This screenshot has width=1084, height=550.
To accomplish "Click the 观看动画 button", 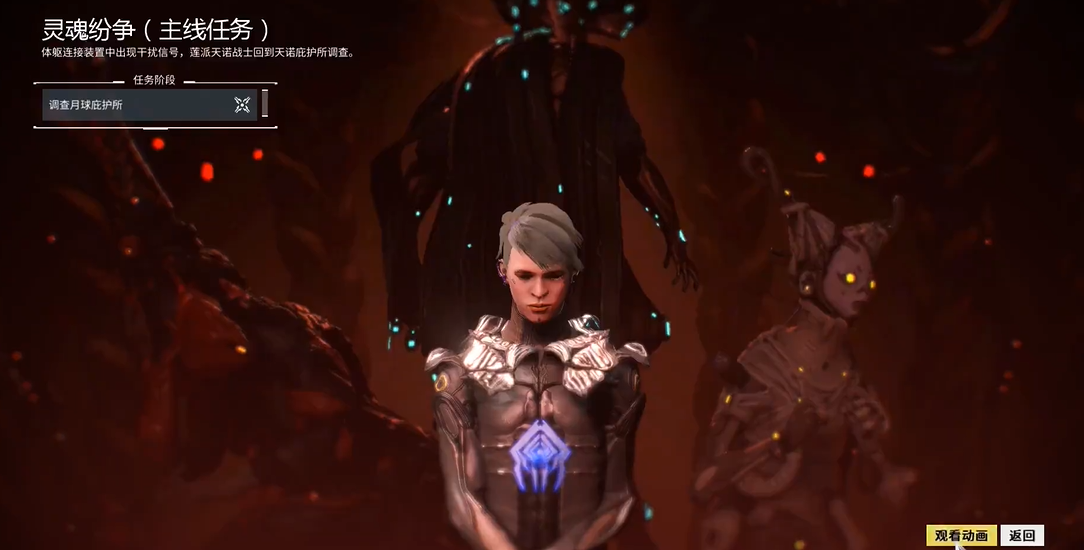I will (x=960, y=536).
